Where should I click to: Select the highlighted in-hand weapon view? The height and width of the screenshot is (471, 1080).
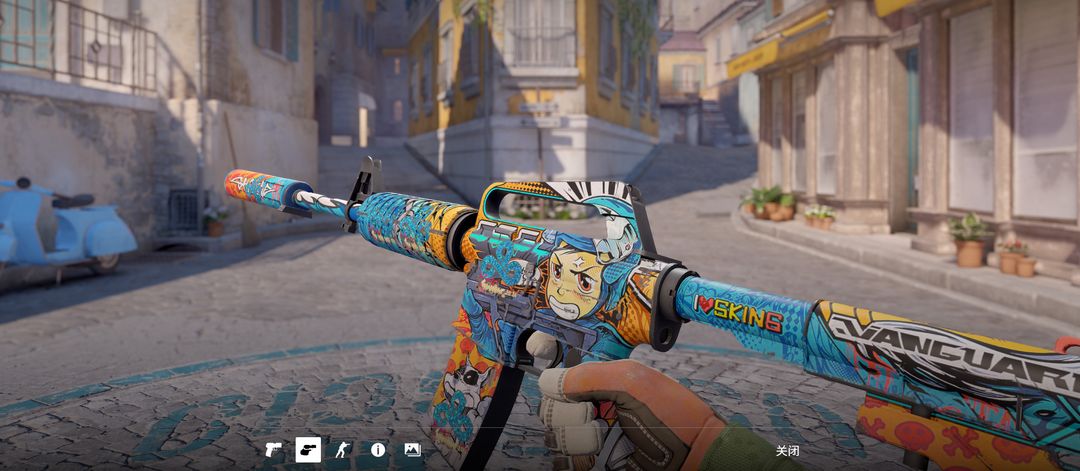[308, 450]
